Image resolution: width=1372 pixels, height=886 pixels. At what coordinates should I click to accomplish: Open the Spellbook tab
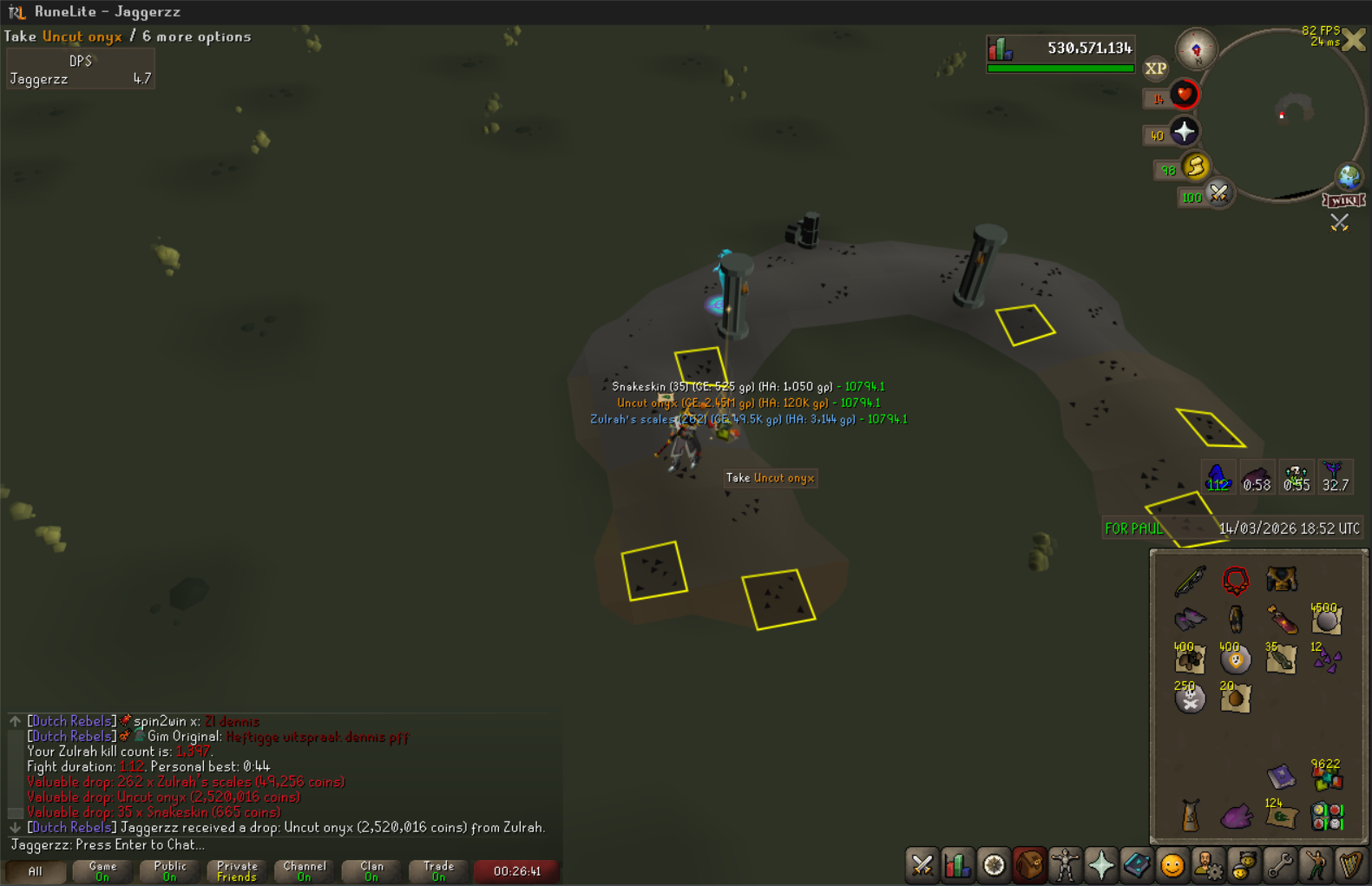[1137, 865]
